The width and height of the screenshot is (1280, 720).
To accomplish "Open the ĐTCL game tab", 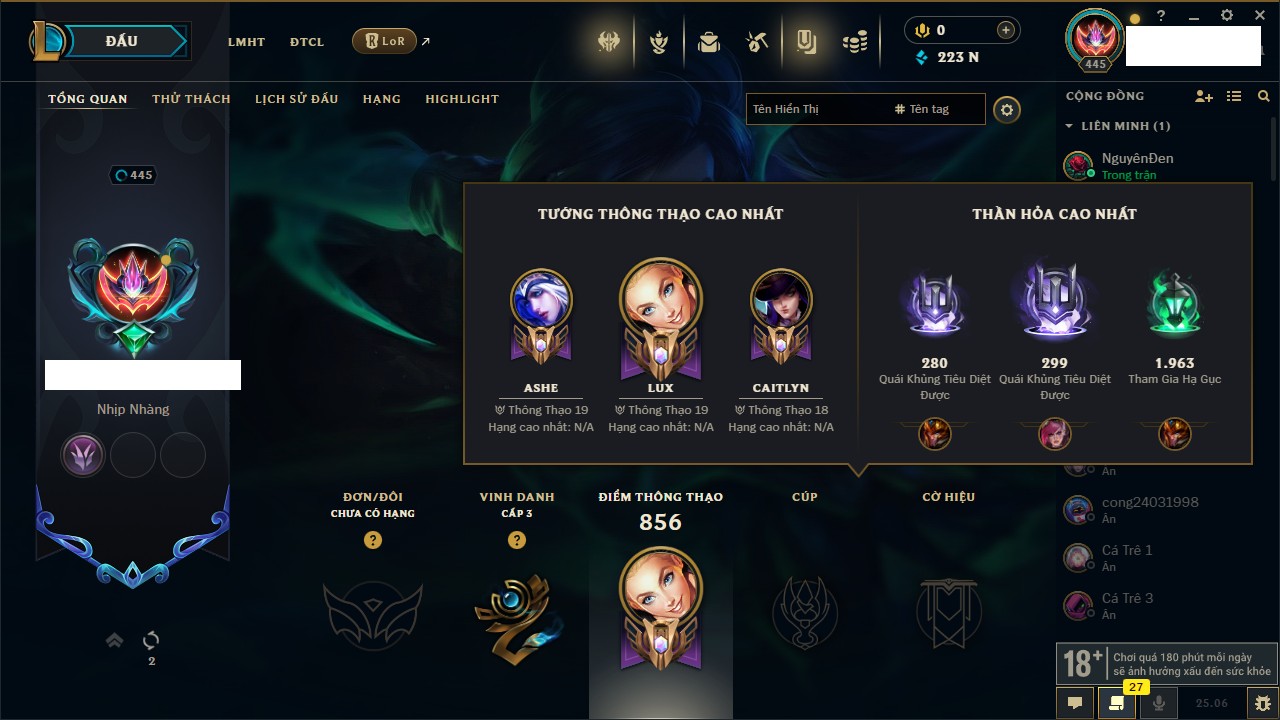I will [307, 42].
